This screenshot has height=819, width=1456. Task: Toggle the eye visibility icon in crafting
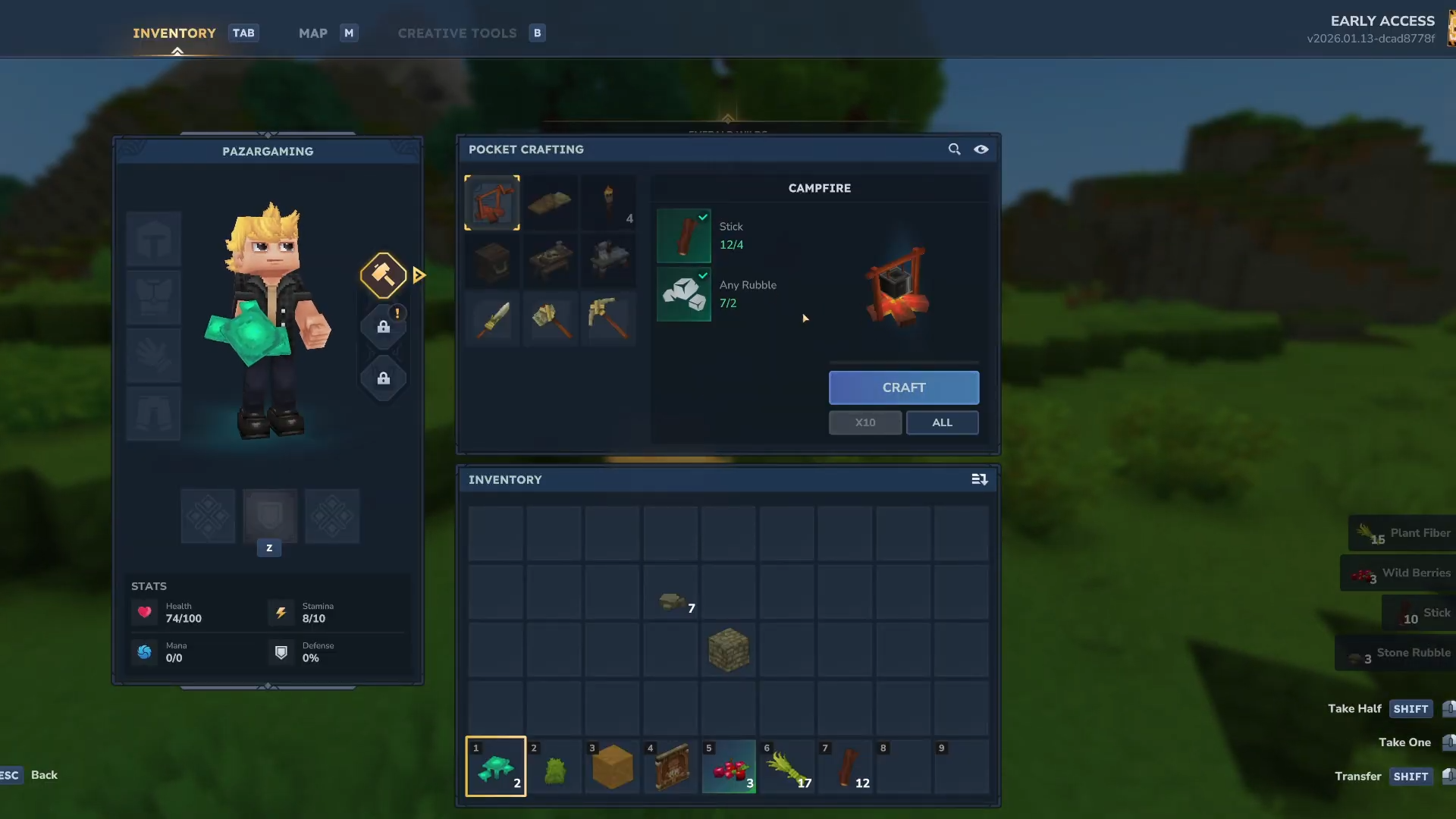point(981,149)
